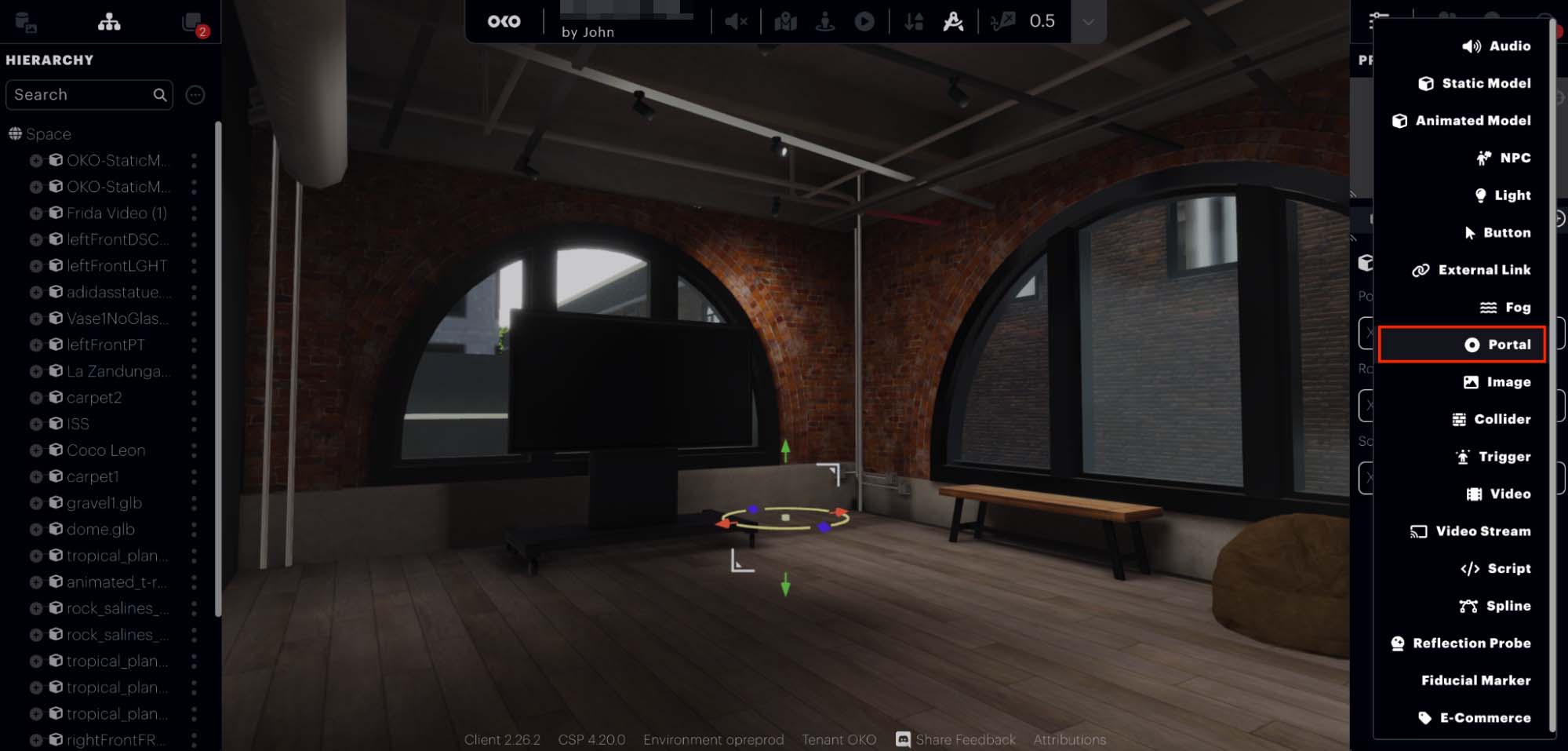
Task: Click the hierarchy Search field
Action: pos(82,95)
